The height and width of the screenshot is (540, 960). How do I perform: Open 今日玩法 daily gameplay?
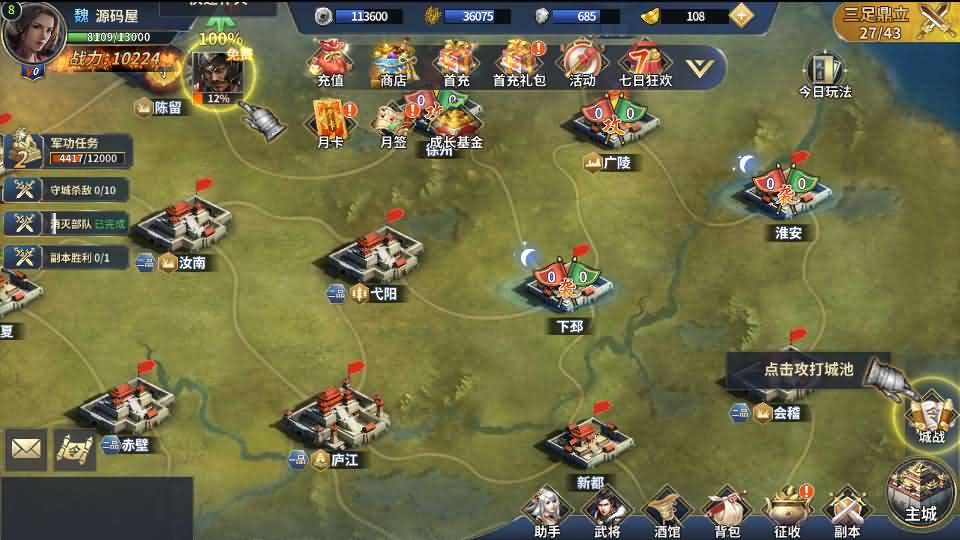824,74
